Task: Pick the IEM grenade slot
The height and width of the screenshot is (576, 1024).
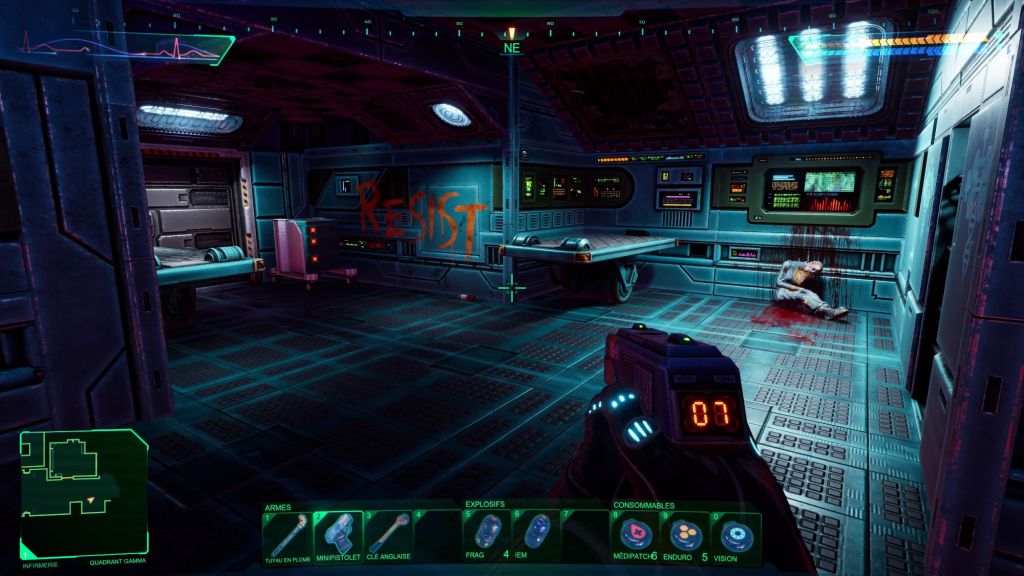Action: 537,535
